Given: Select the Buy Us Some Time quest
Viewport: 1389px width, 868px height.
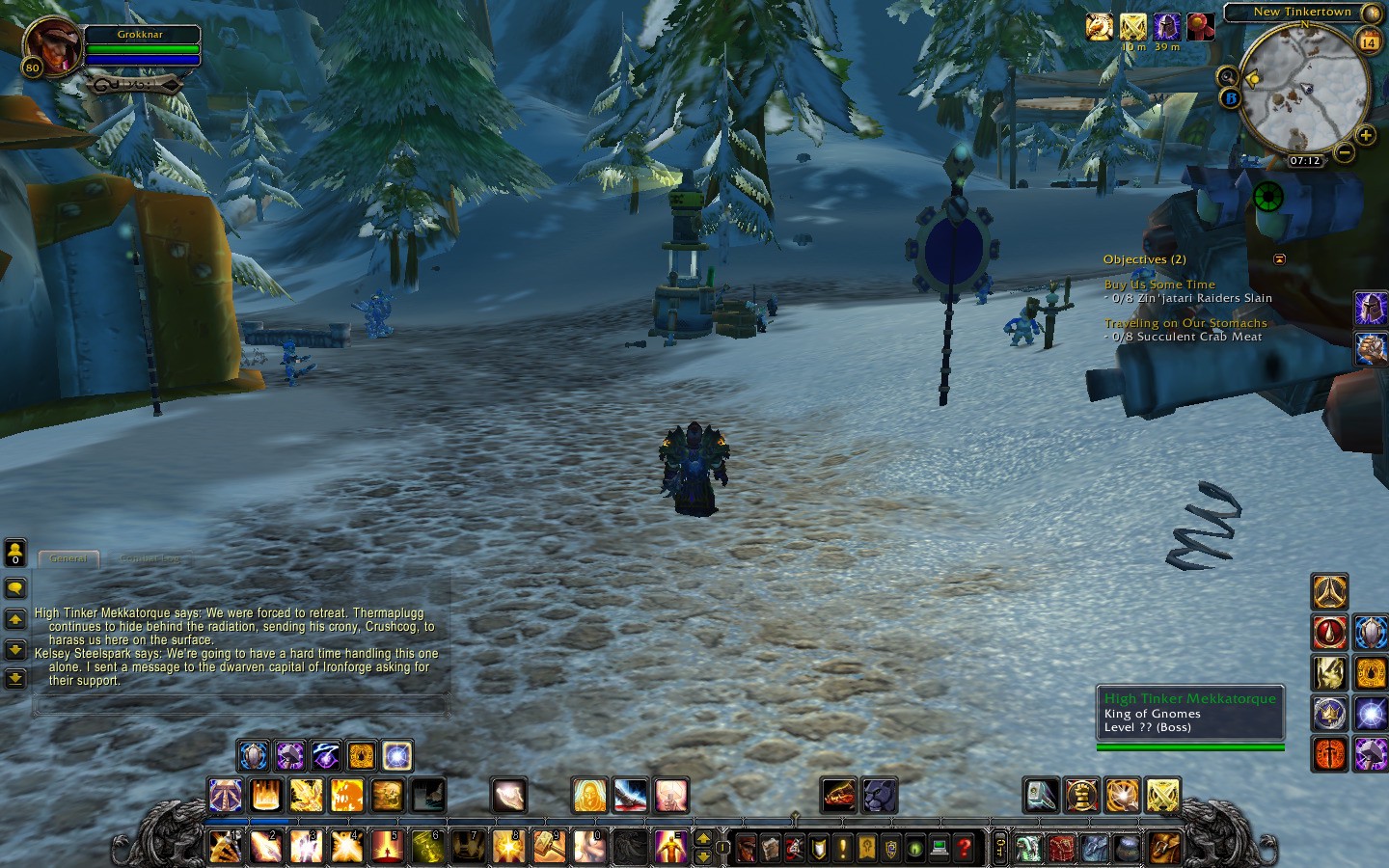Looking at the screenshot, I should (1159, 285).
